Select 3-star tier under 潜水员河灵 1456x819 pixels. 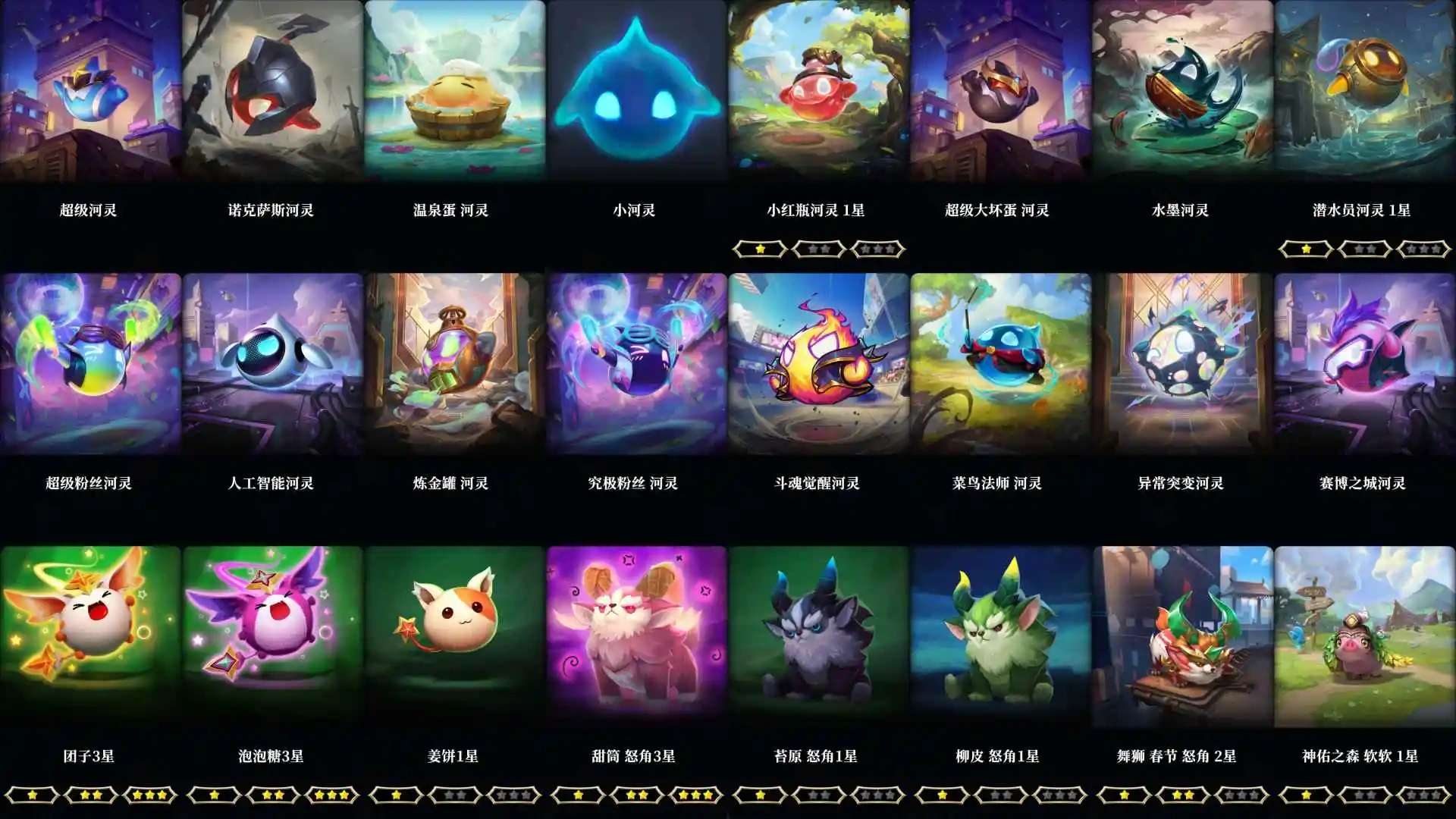(x=1424, y=248)
